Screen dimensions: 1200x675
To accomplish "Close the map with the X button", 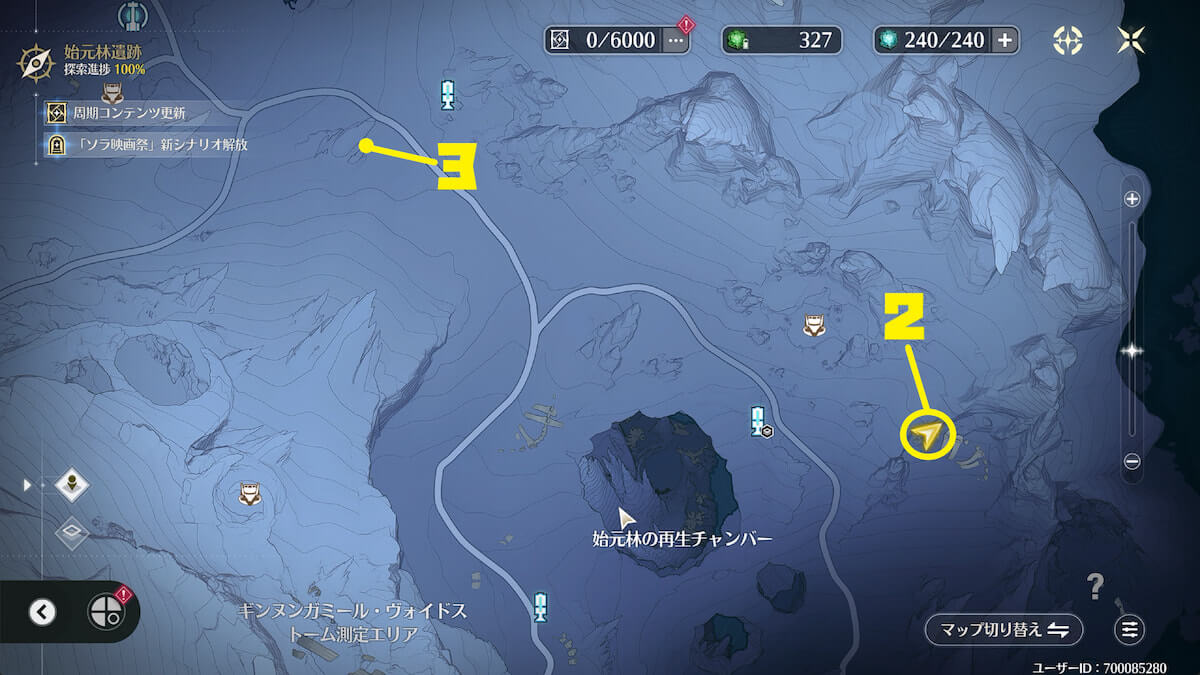I will [1131, 40].
